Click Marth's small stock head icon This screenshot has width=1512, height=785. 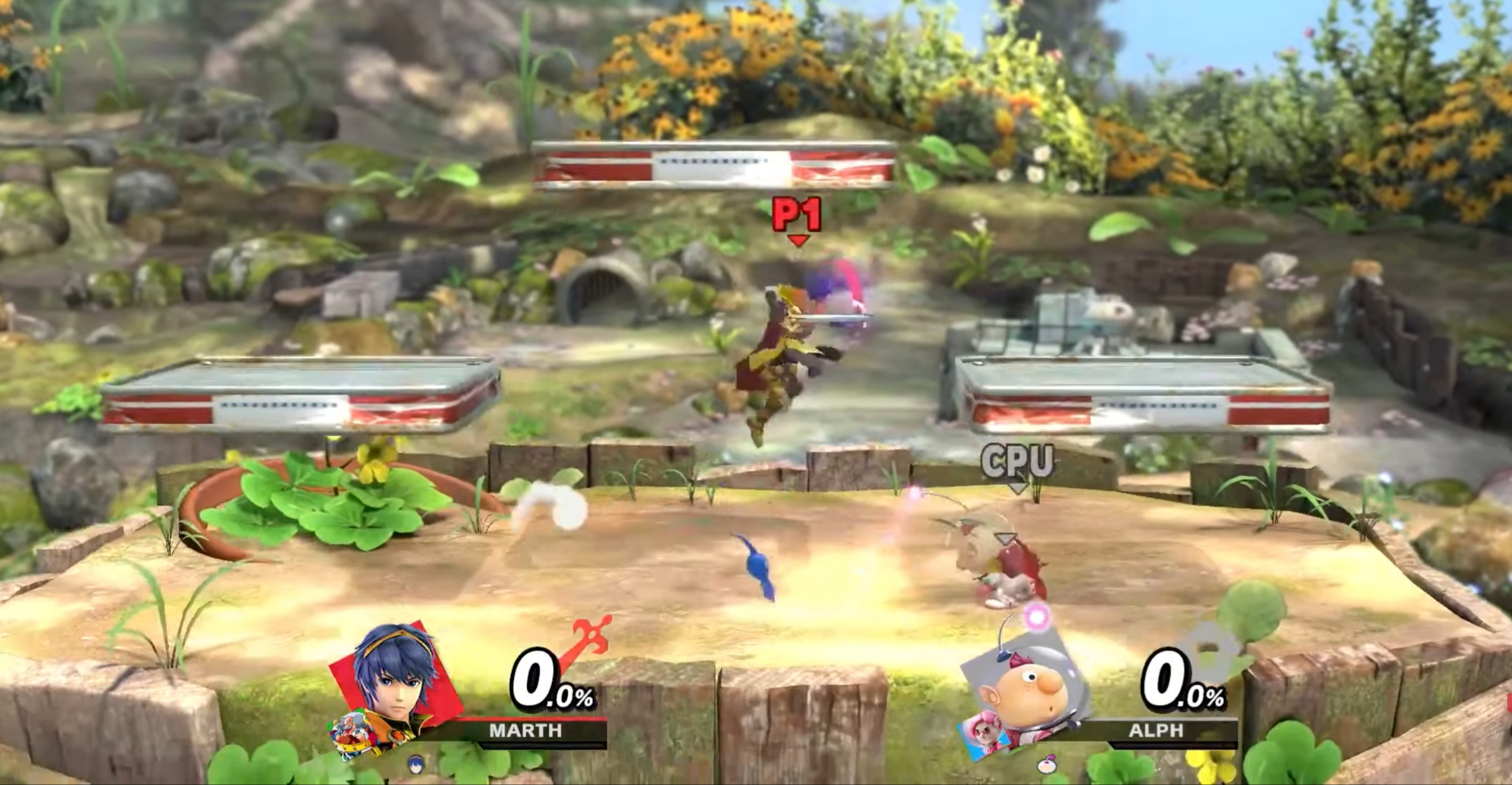(416, 764)
